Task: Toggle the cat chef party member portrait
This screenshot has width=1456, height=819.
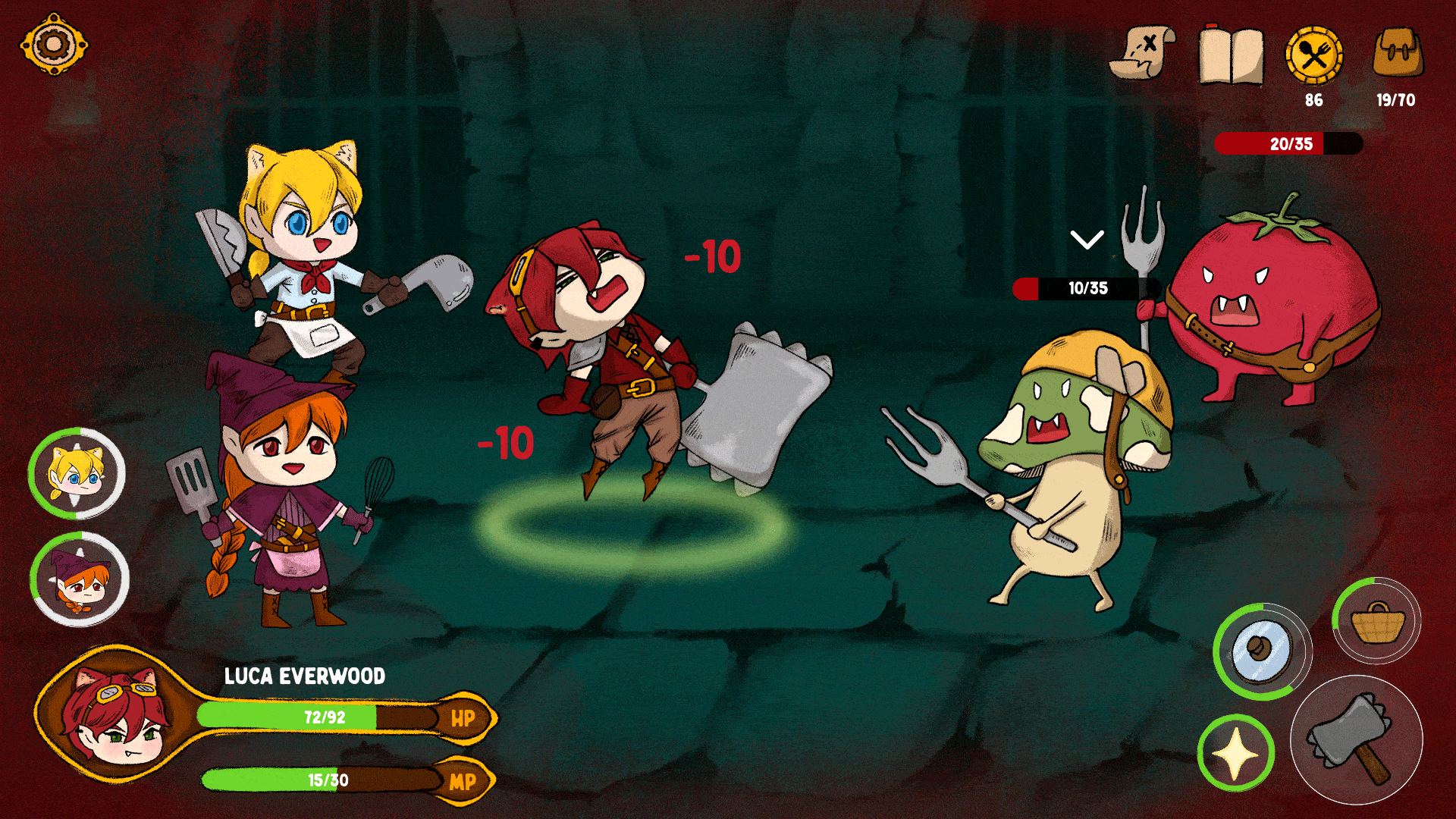Action: [x=74, y=476]
